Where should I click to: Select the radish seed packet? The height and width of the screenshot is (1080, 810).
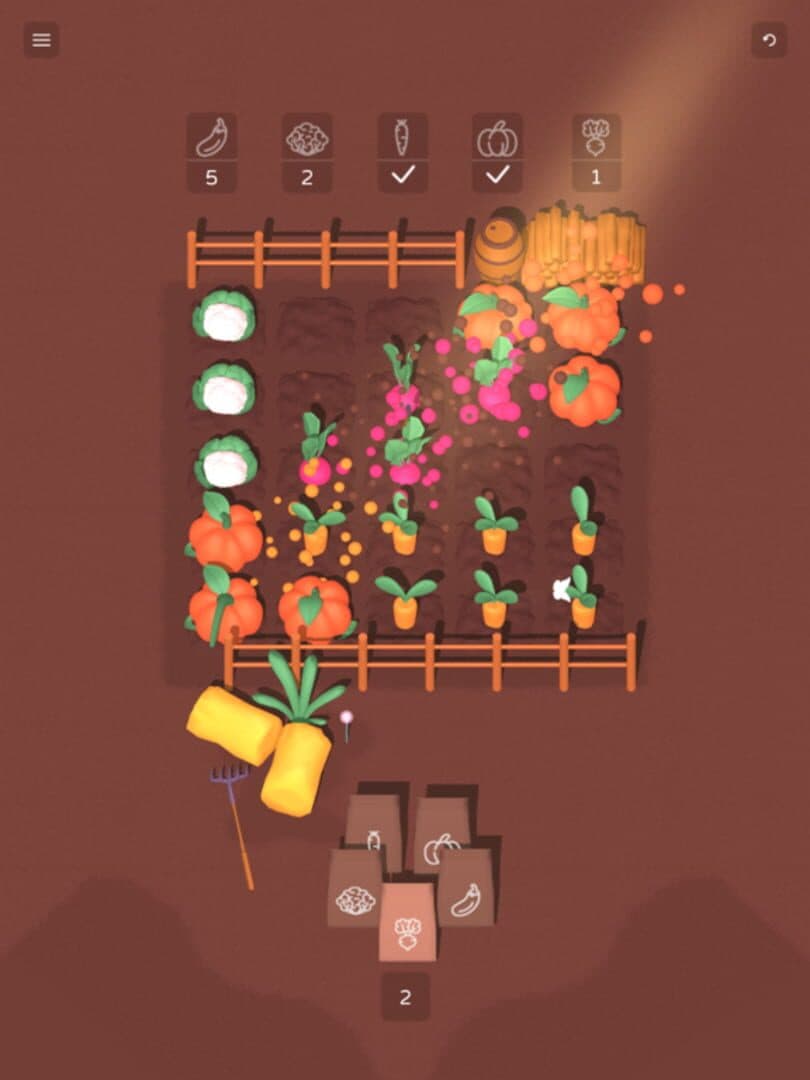point(407,922)
